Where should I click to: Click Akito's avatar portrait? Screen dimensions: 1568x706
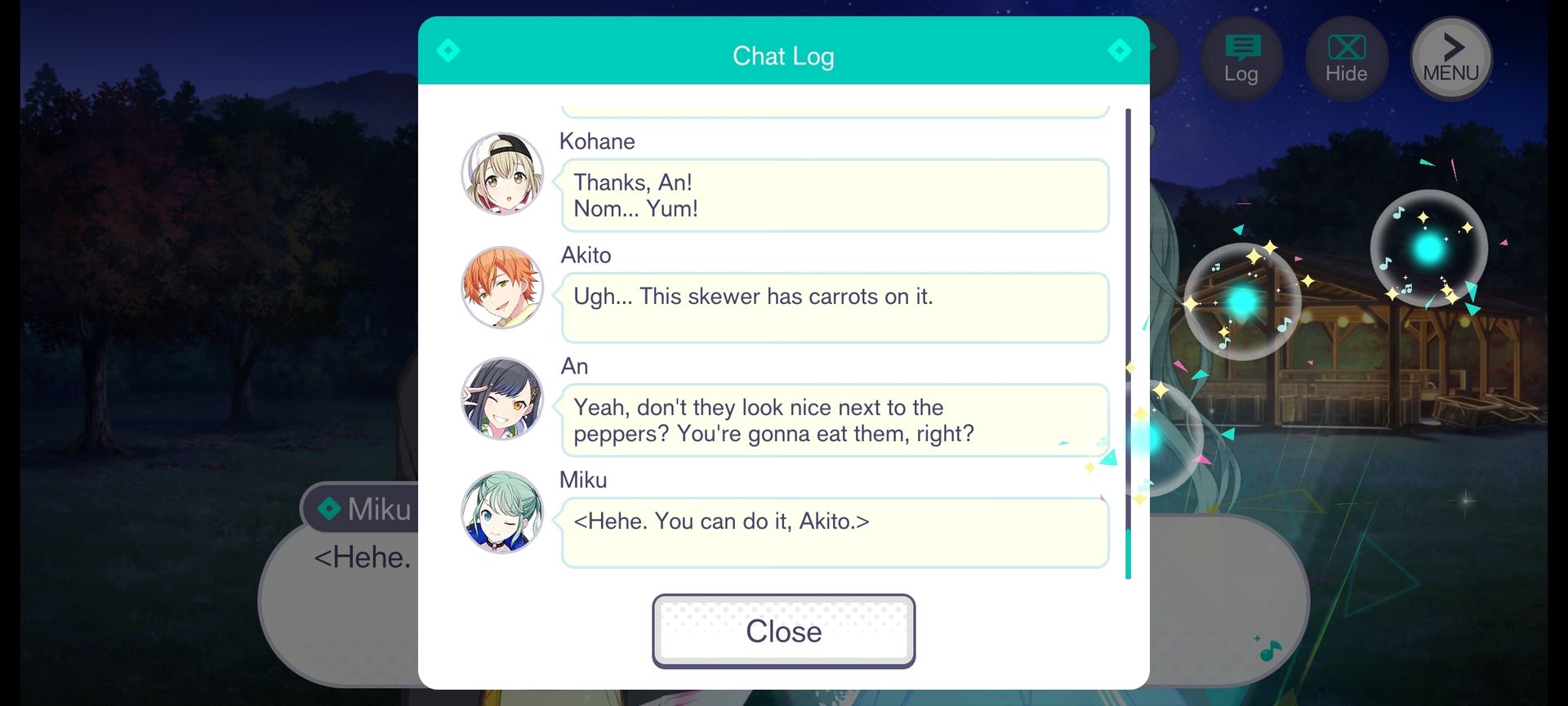tap(502, 288)
